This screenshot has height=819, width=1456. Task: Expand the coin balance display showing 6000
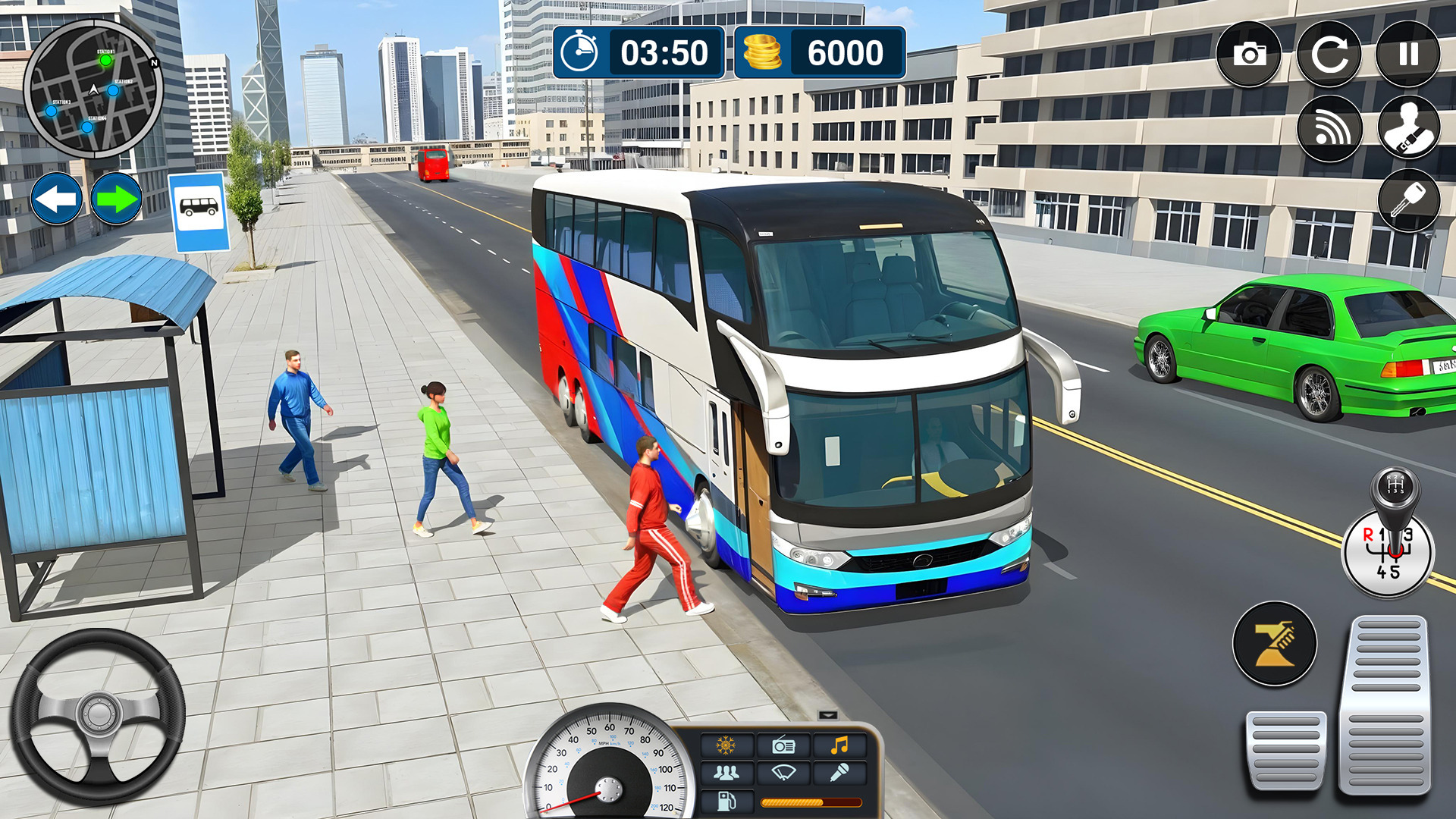pos(819,53)
